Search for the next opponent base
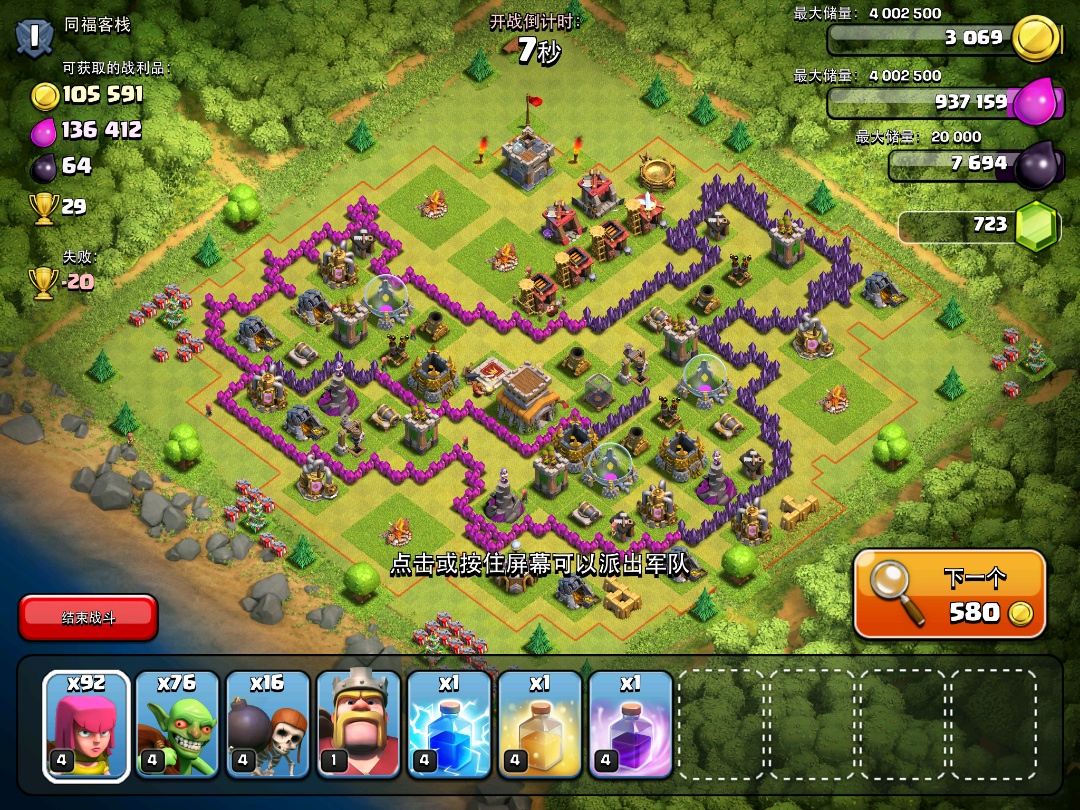Viewport: 1080px width, 810px height. [x=949, y=595]
